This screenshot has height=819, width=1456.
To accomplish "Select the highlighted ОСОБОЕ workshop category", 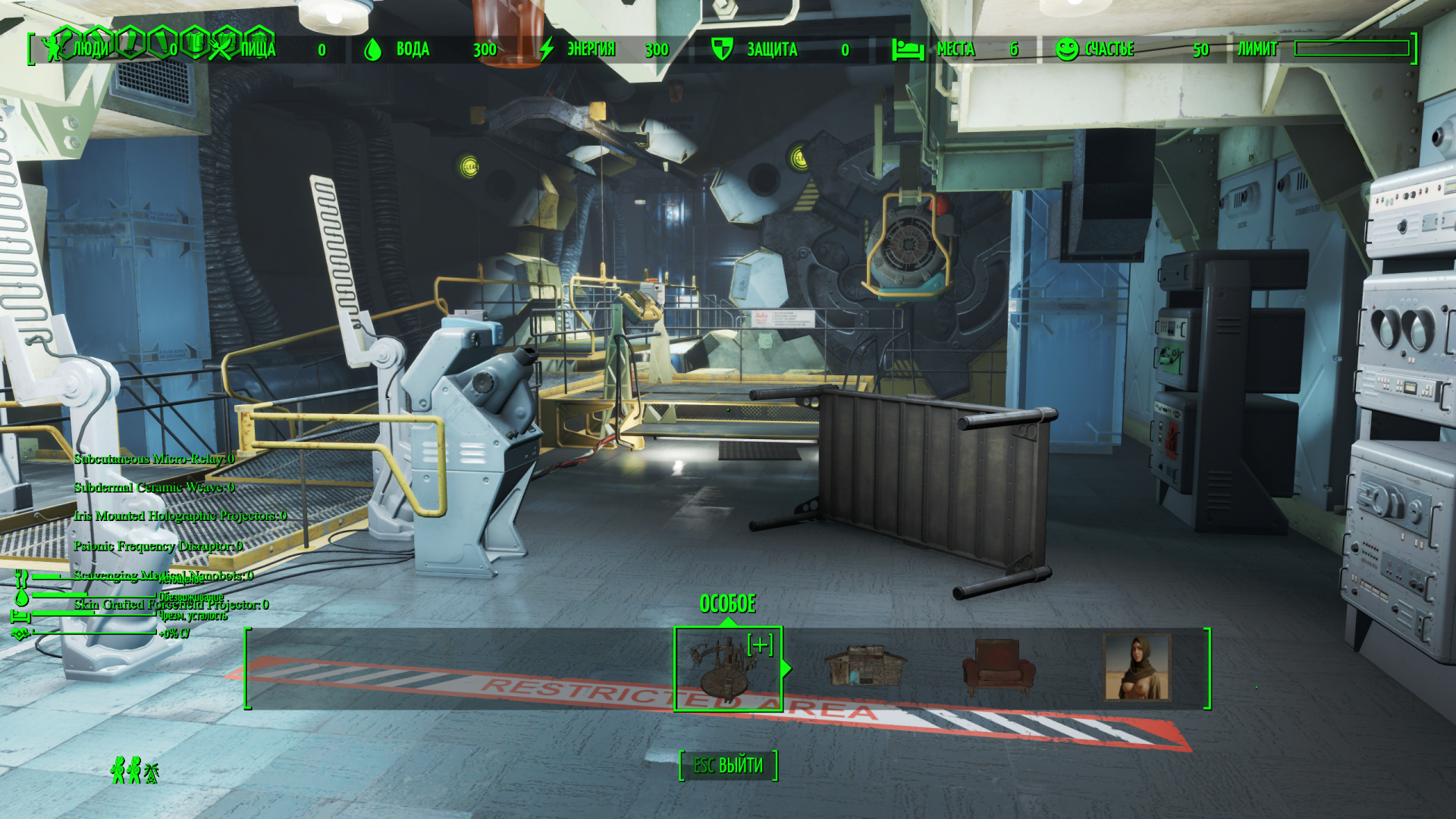I will click(727, 668).
